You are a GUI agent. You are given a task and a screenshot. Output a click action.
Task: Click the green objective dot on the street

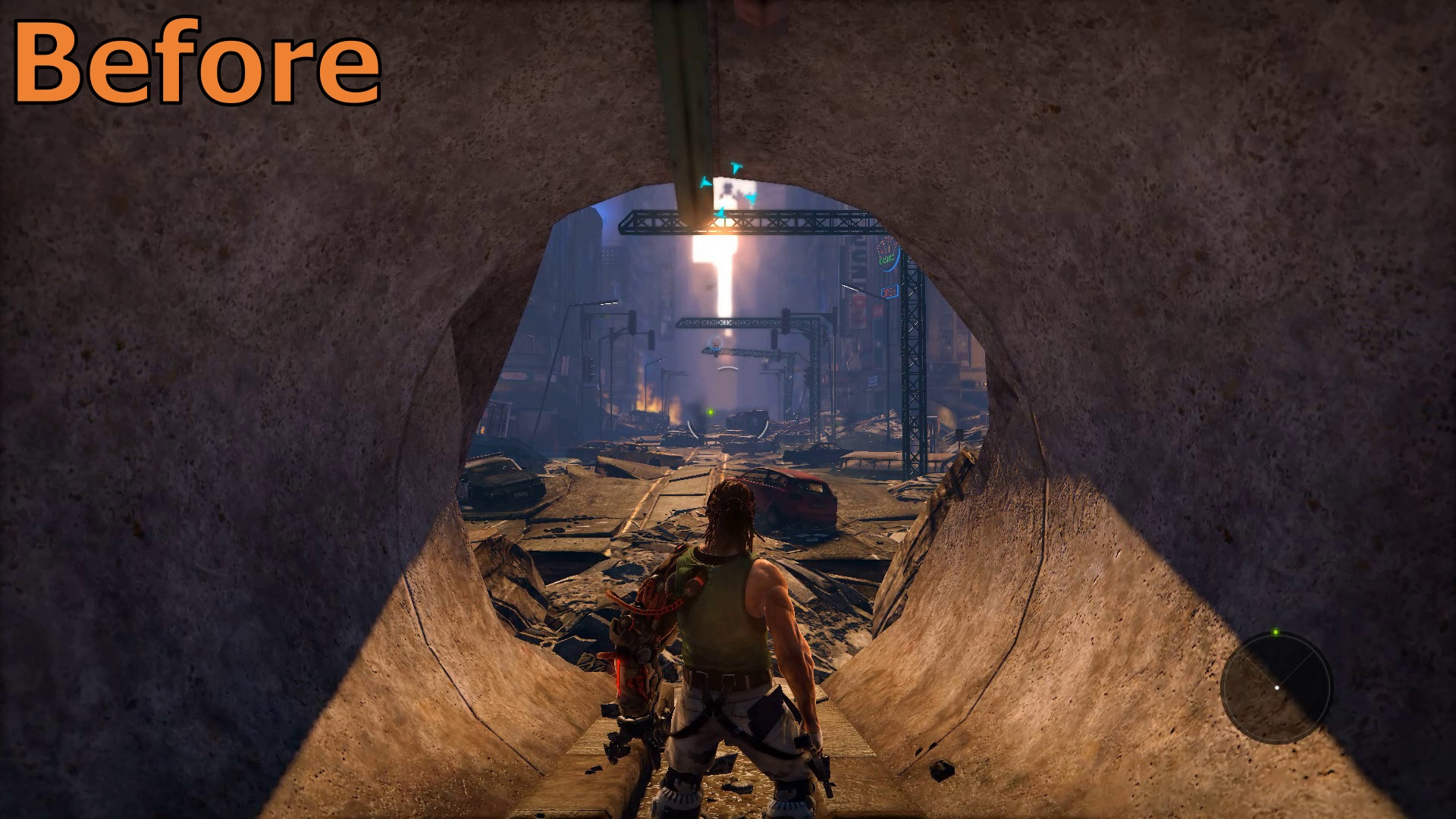pyautogui.click(x=711, y=413)
